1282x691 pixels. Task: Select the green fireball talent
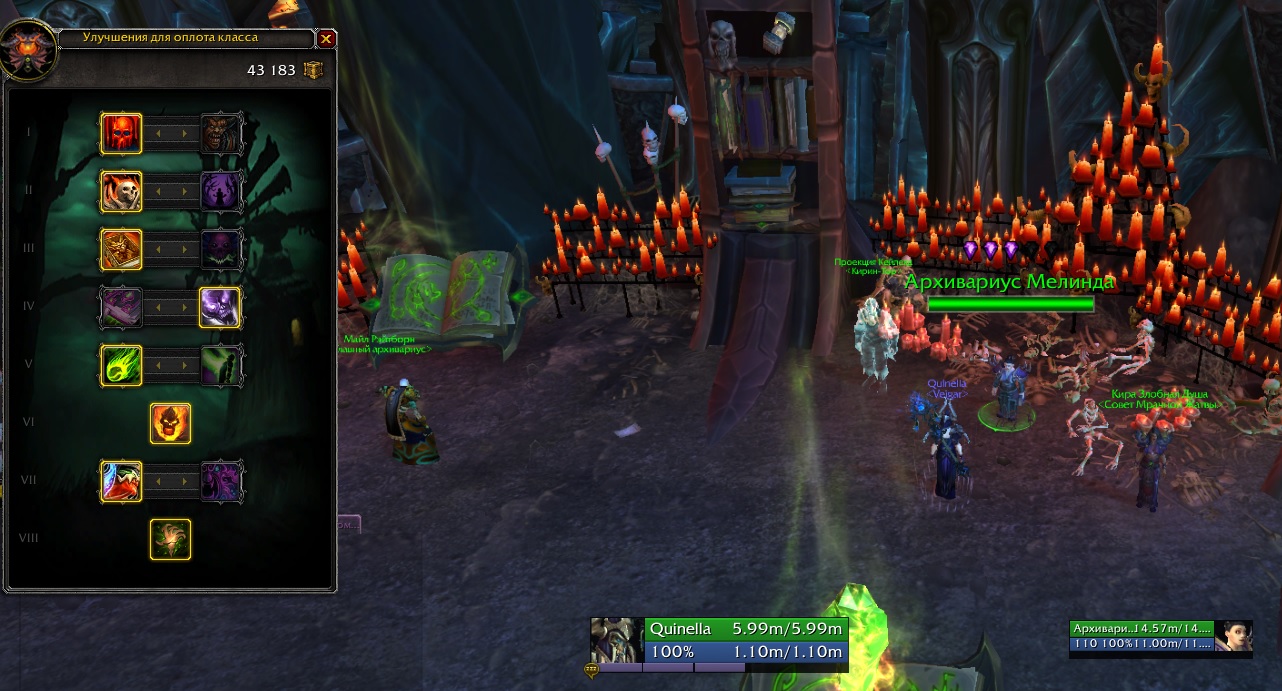121,365
